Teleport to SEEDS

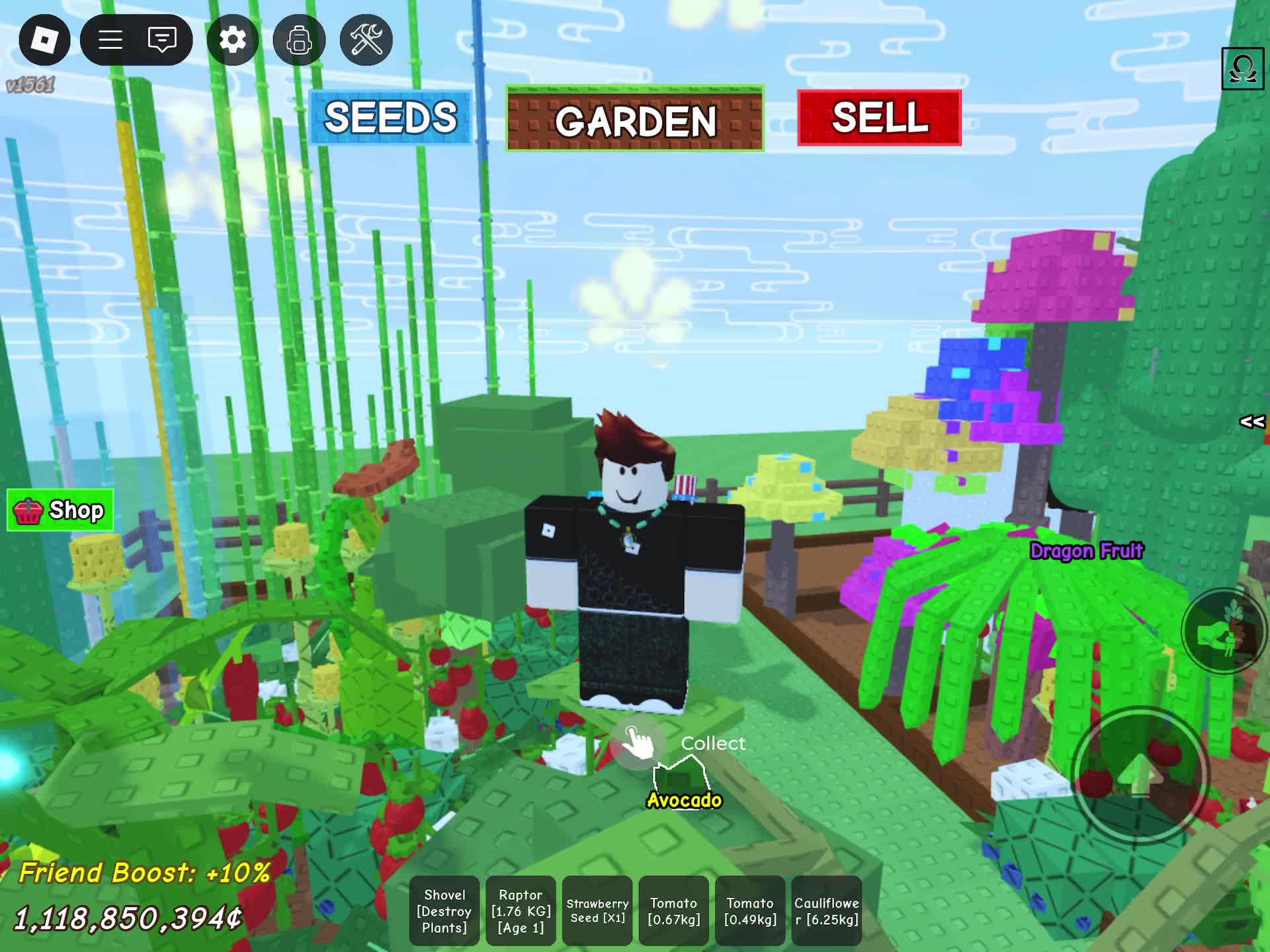pos(390,118)
